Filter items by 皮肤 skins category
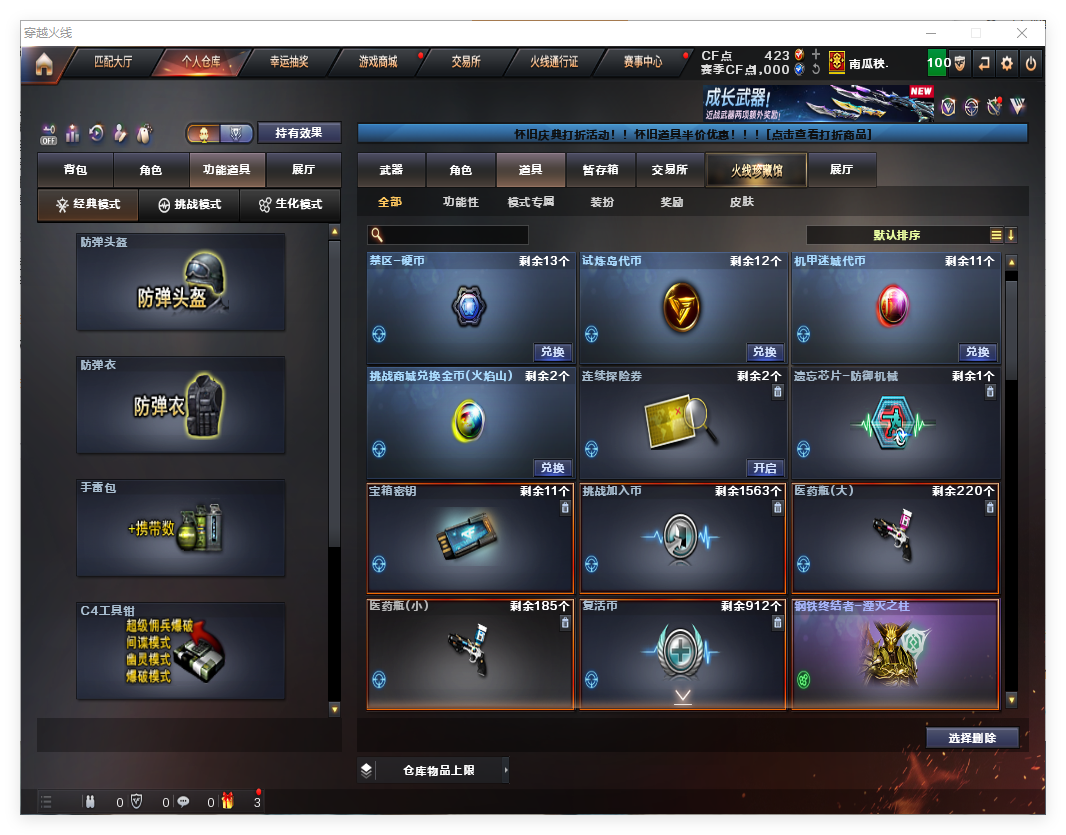1066x835 pixels. (742, 202)
